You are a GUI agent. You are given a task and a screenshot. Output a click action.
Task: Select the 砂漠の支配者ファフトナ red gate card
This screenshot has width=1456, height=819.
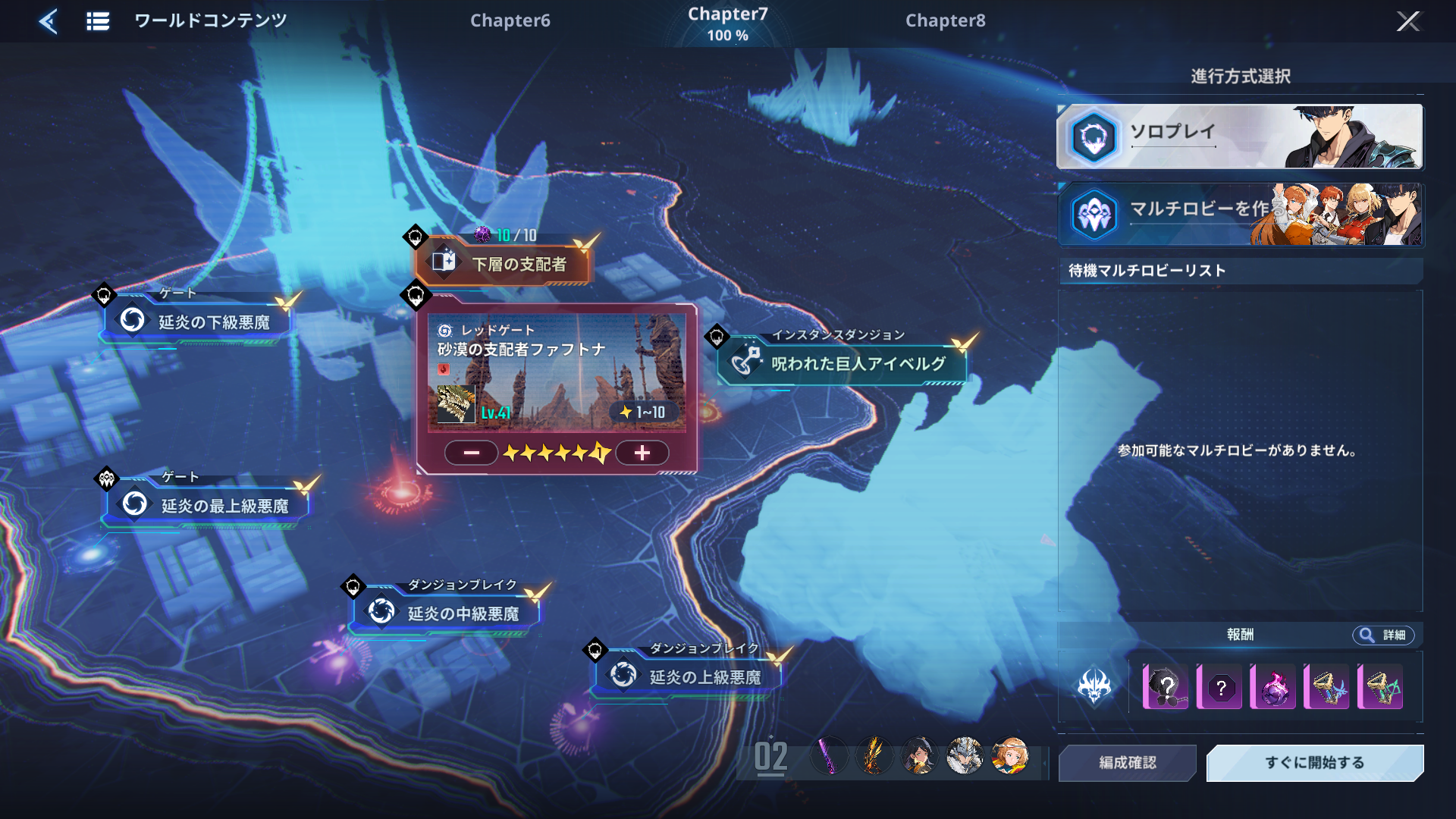[x=557, y=373]
